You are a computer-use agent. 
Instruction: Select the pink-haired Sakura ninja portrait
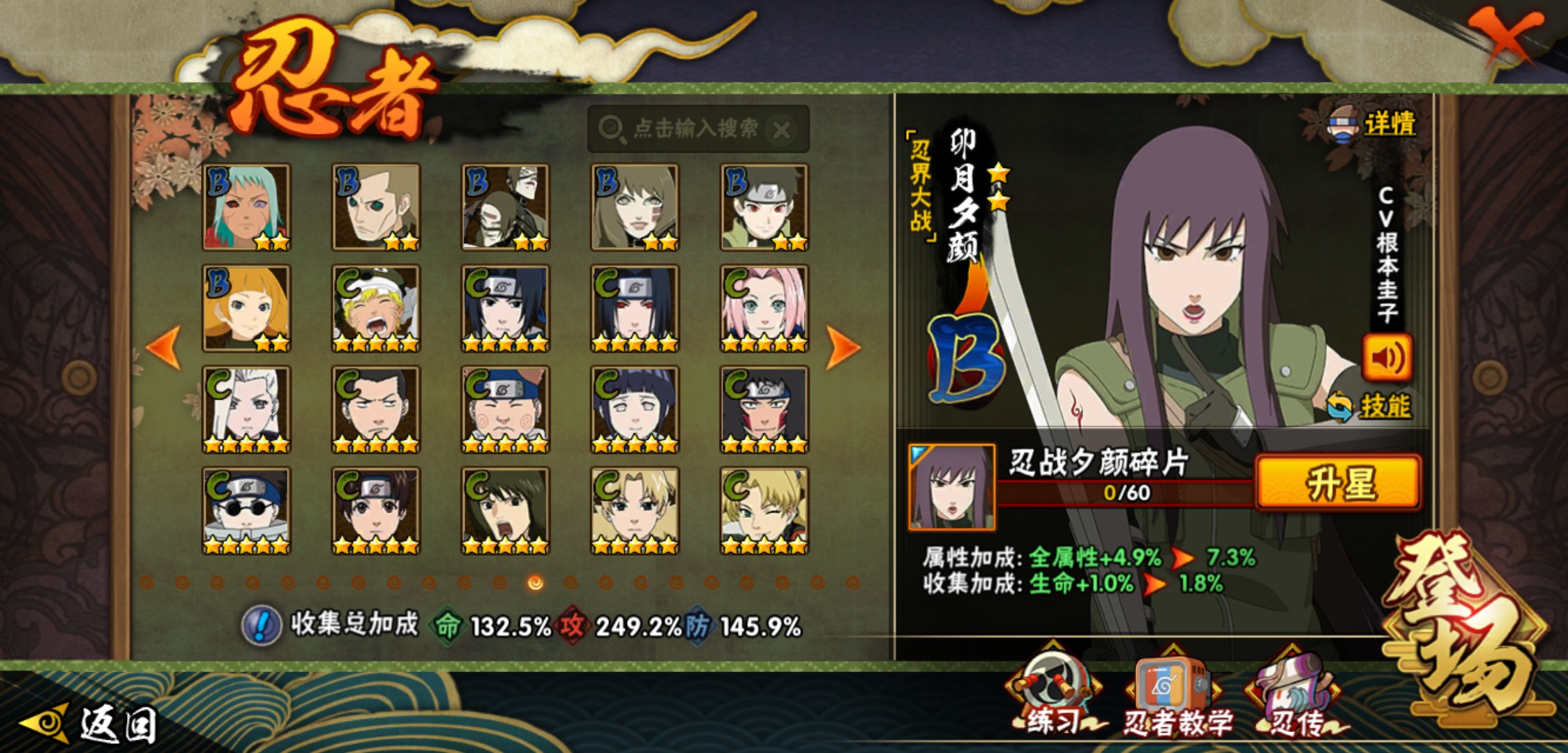(764, 308)
